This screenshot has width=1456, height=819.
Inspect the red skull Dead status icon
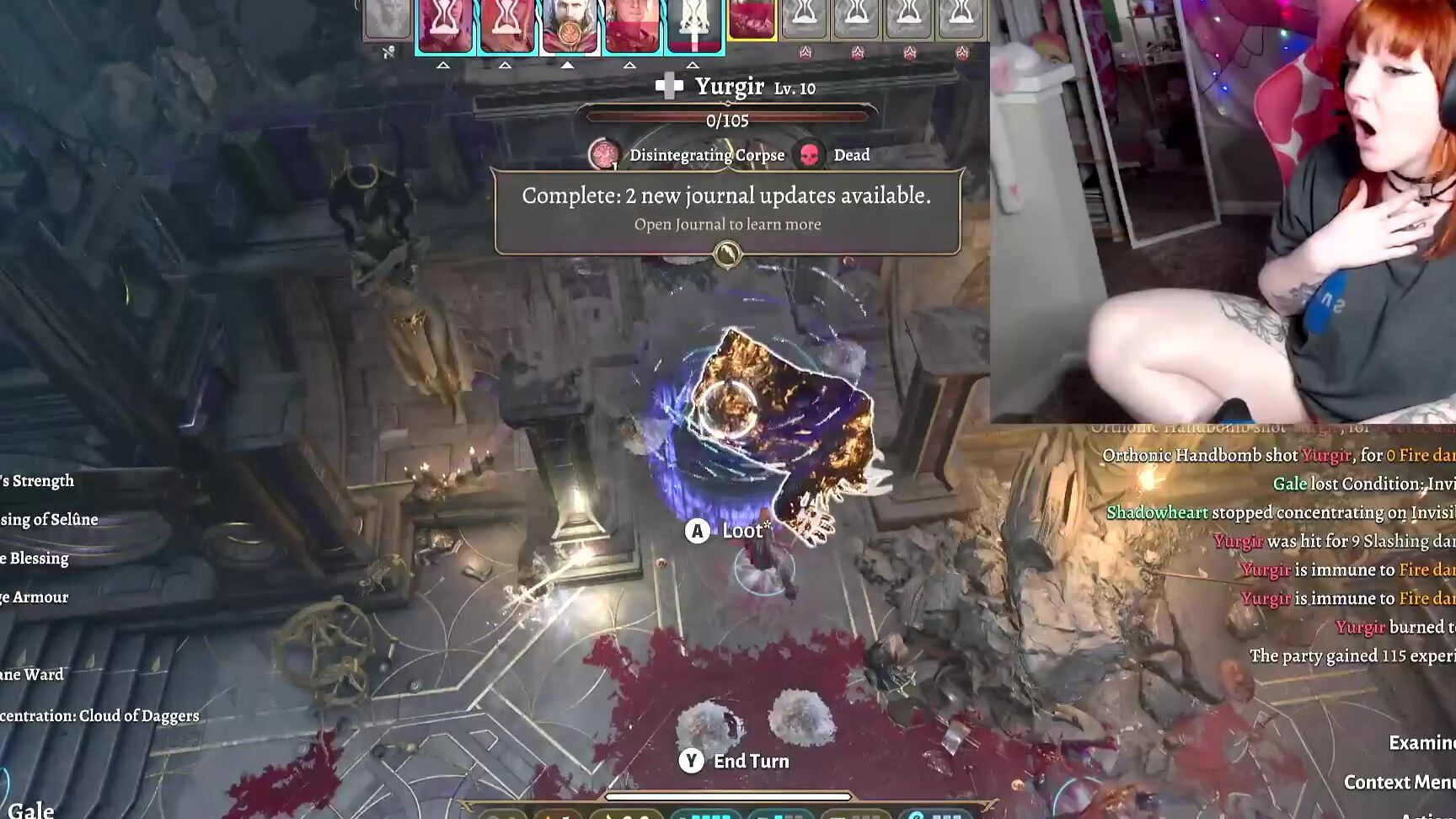(810, 155)
